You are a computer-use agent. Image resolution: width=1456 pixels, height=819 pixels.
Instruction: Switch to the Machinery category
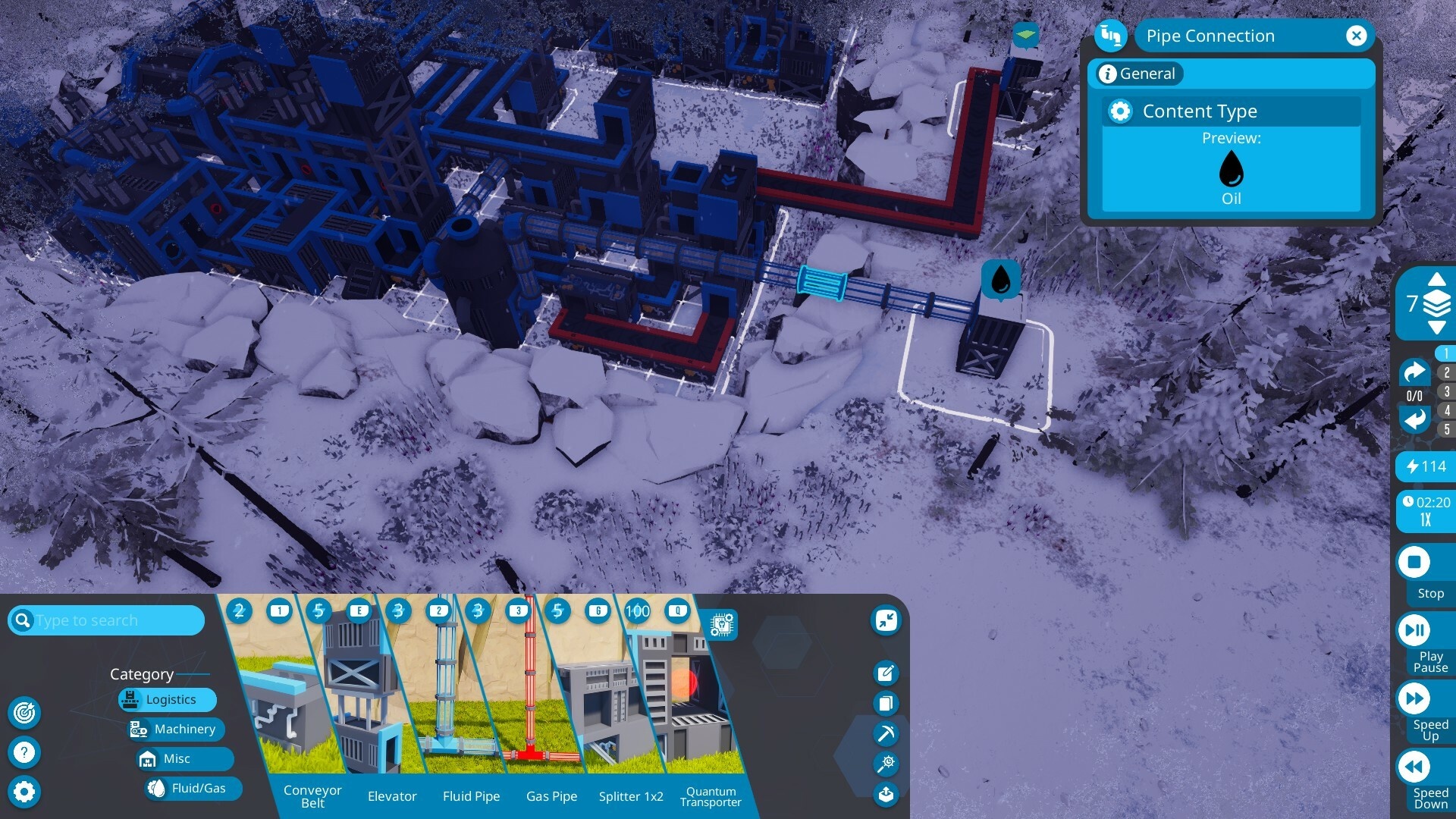coord(176,729)
